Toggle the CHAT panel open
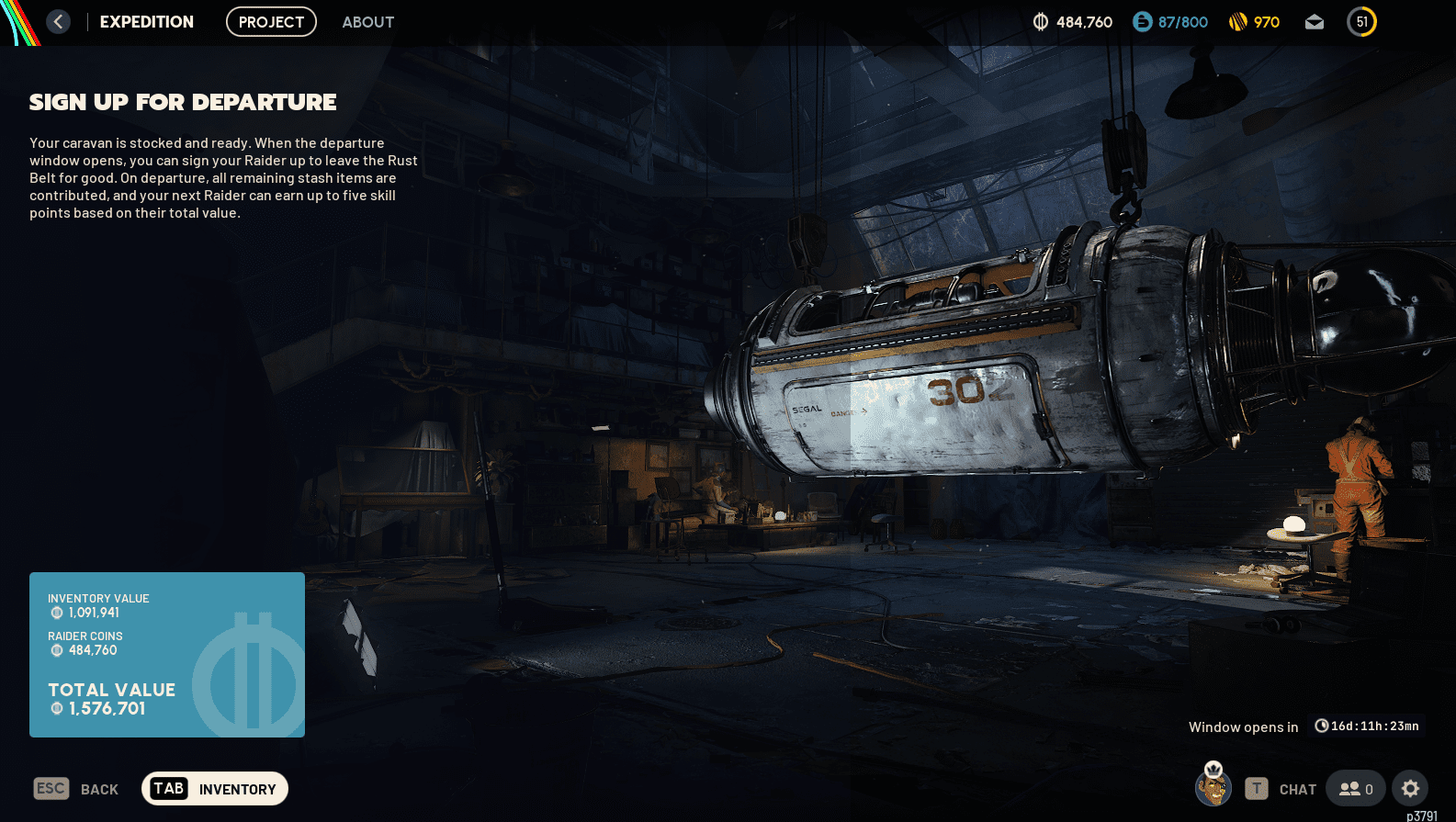Image resolution: width=1456 pixels, height=822 pixels. click(1298, 789)
